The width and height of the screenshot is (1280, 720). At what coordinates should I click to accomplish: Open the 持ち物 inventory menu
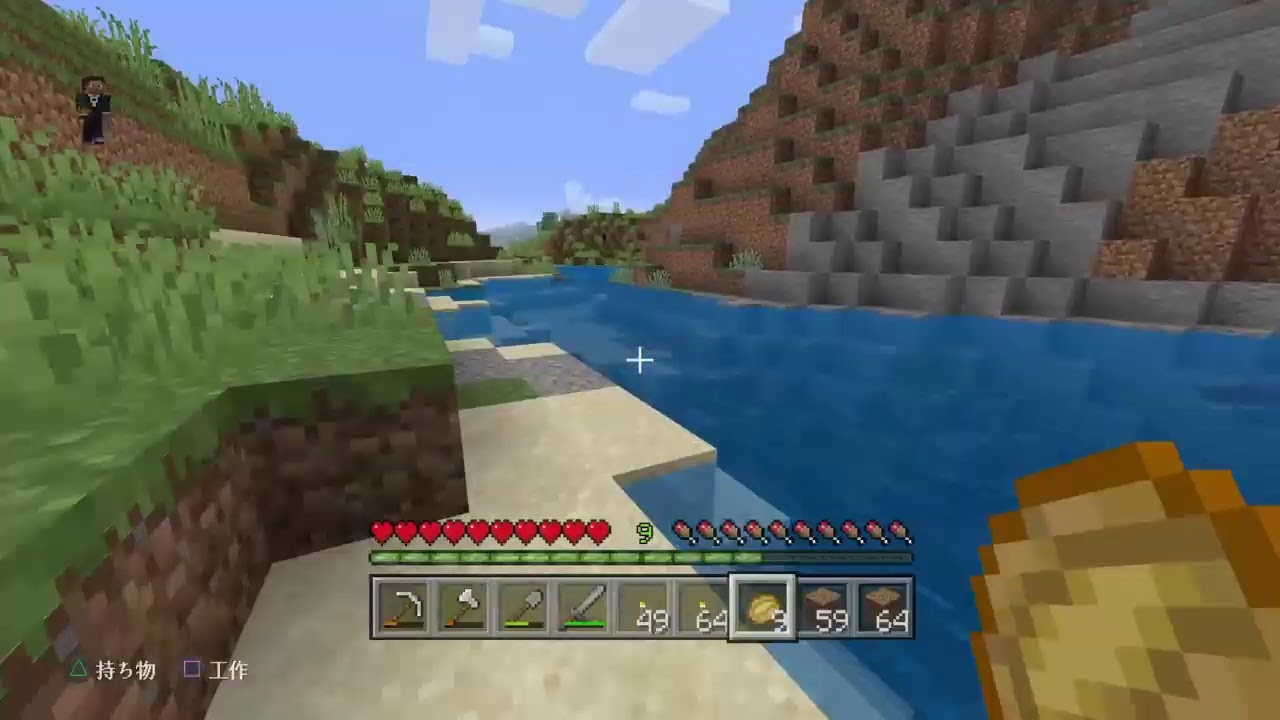[x=124, y=671]
